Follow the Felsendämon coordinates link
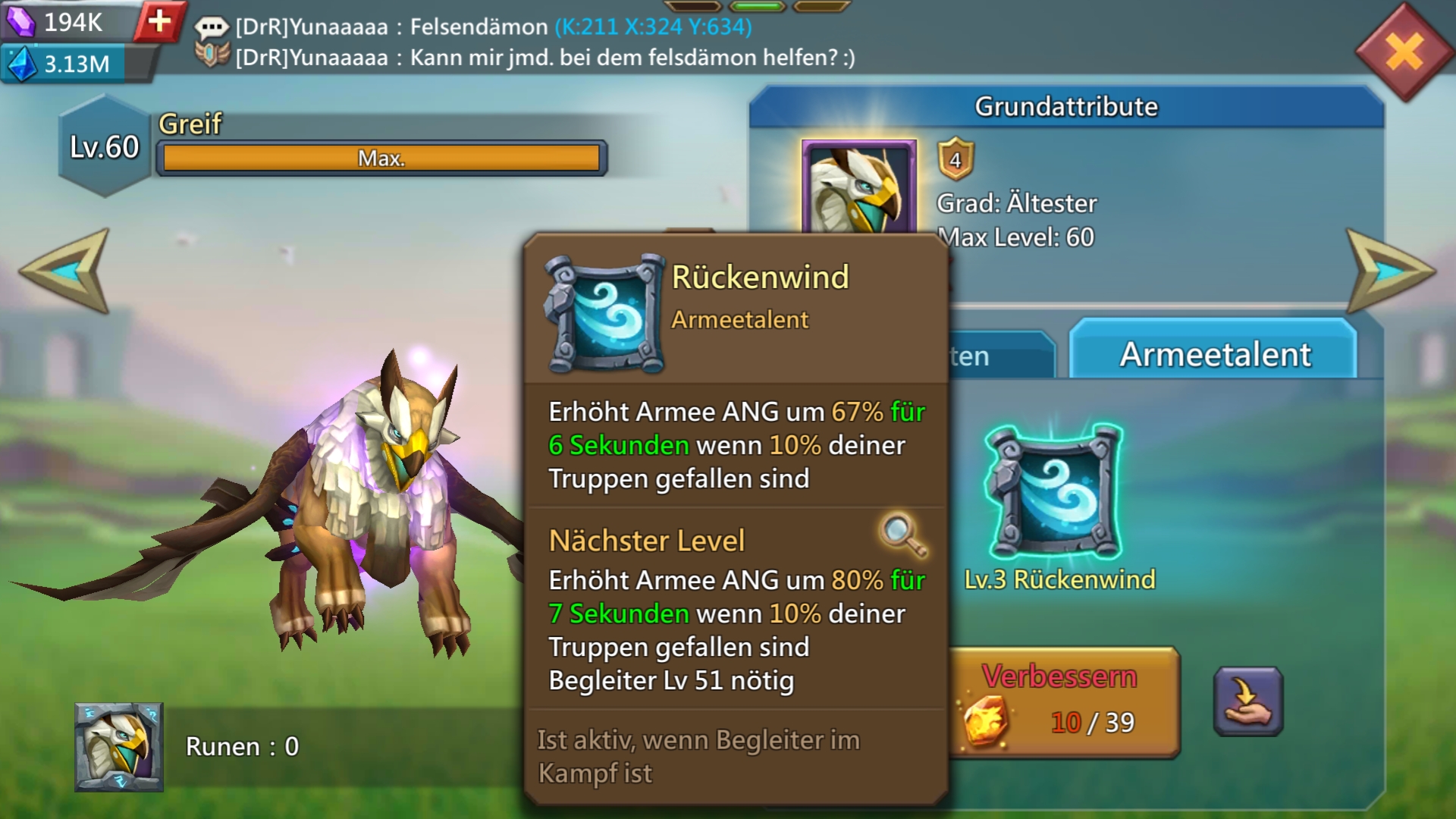Viewport: 1456px width, 819px height. pos(653,27)
